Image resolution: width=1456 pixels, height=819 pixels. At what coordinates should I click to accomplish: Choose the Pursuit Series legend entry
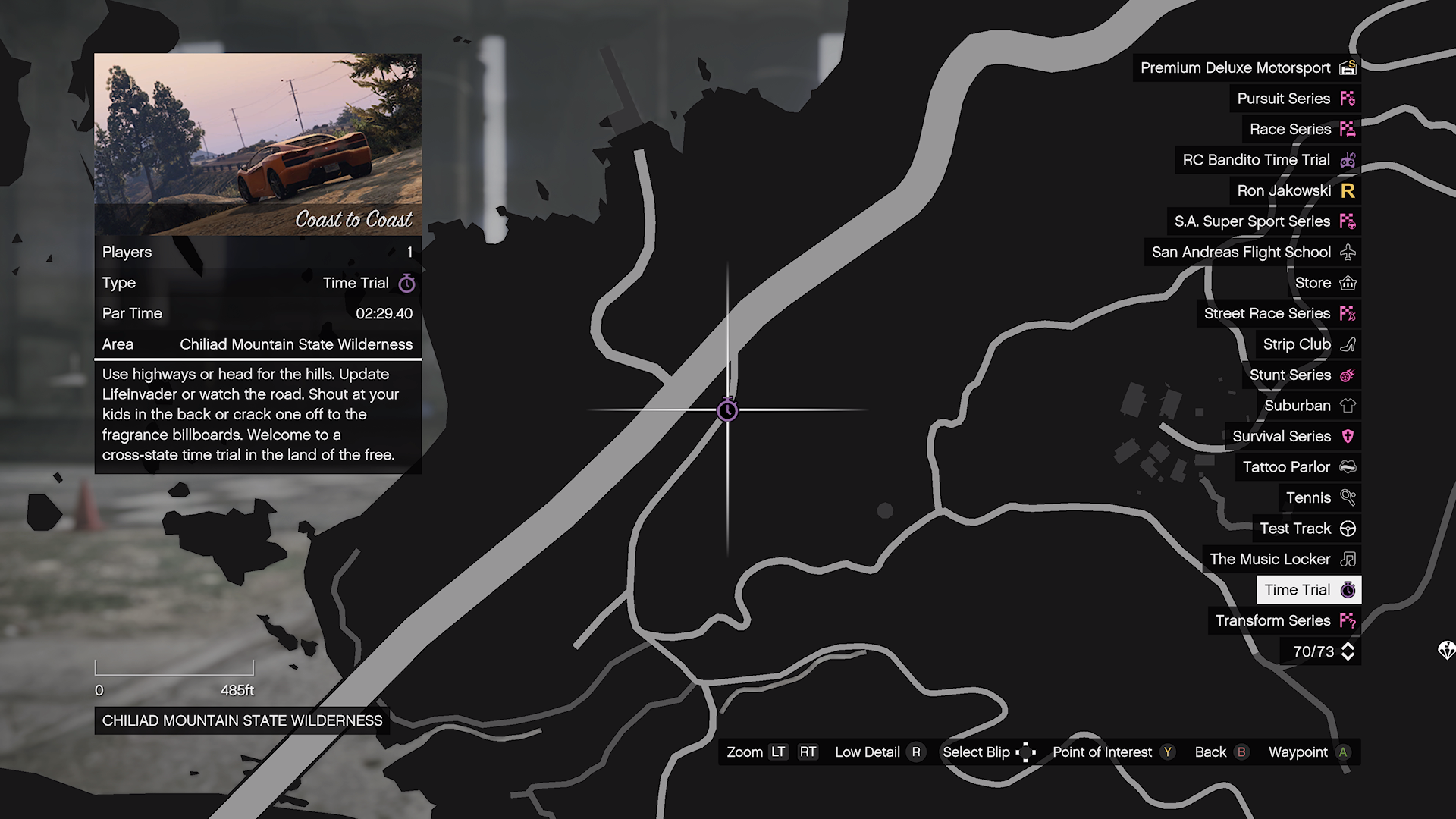(1294, 99)
